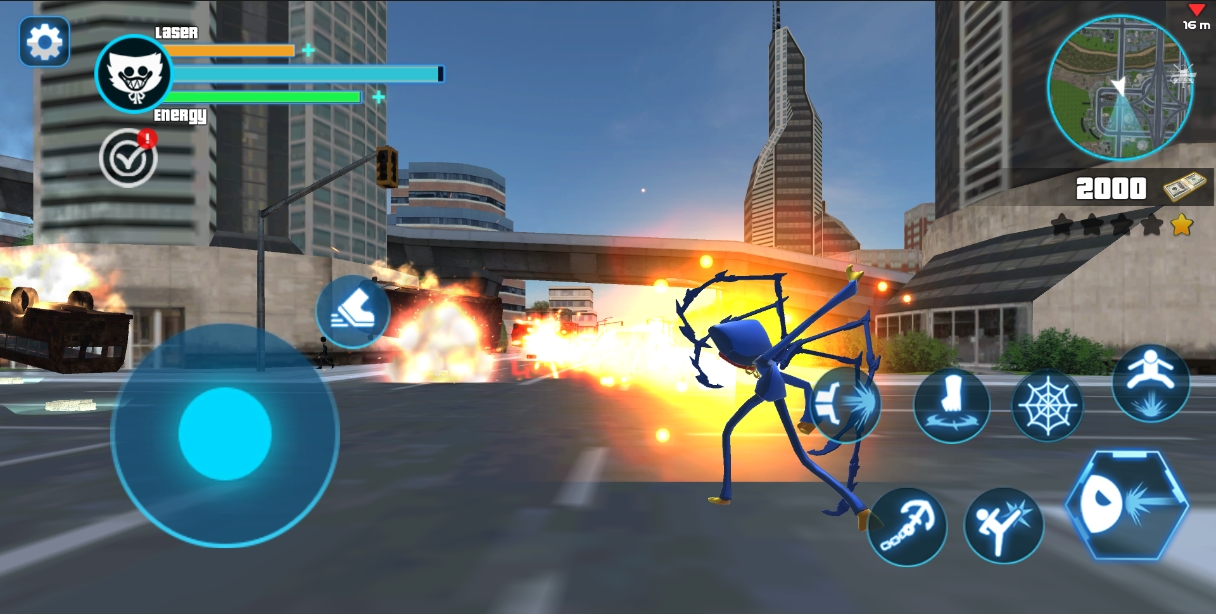Launch the anchor chain hook

906,526
